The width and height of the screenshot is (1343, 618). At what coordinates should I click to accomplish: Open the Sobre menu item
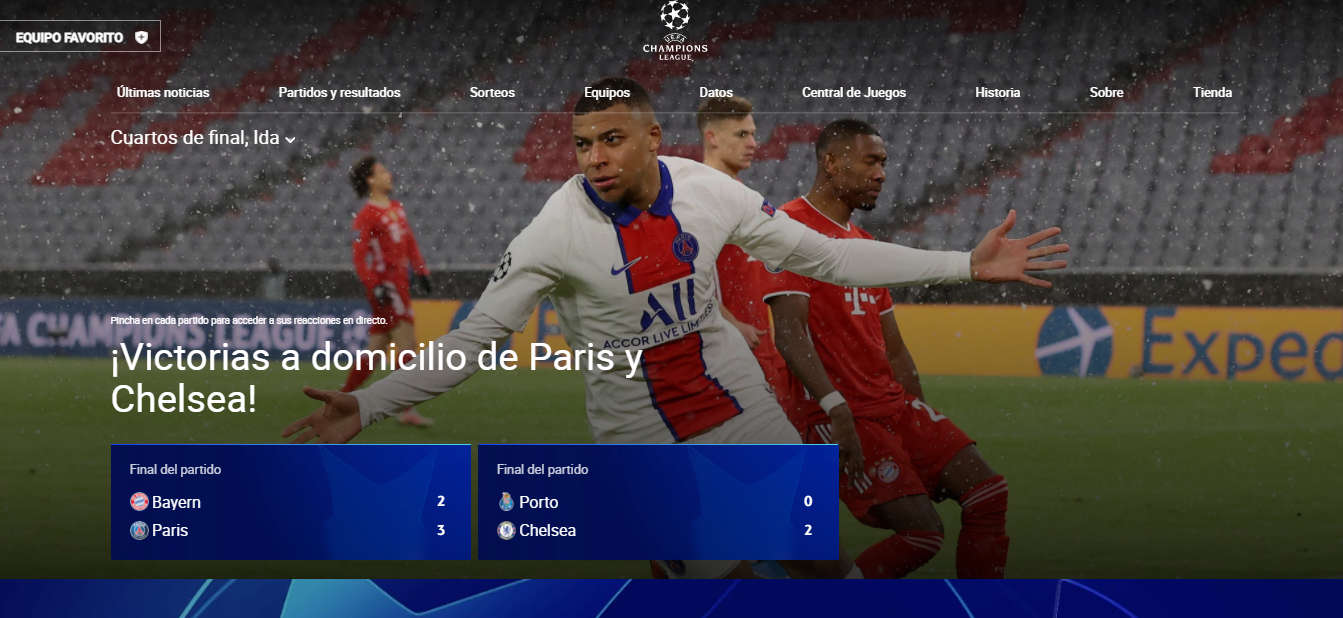[1106, 93]
